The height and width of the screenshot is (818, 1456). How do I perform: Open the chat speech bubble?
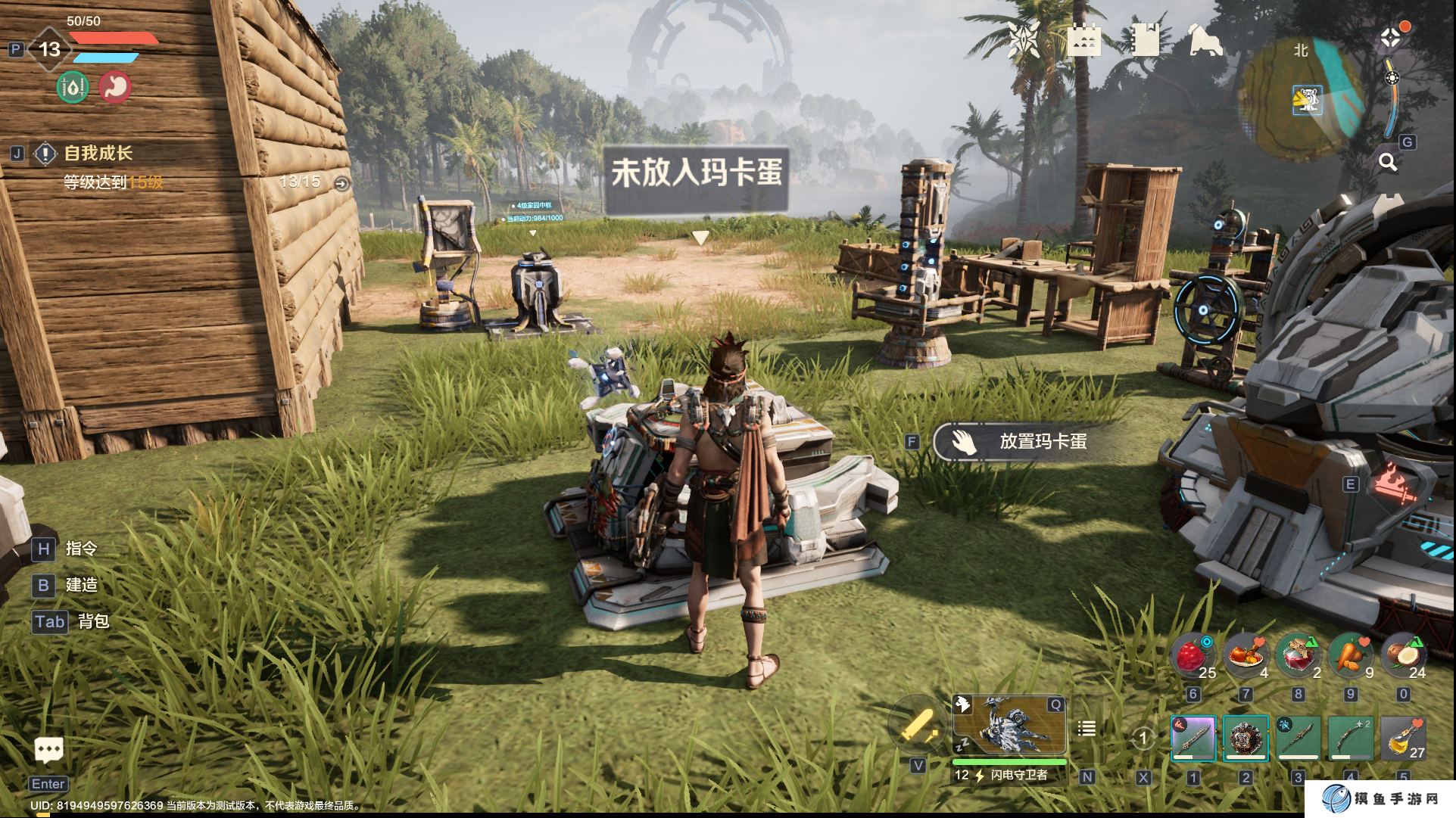click(x=49, y=750)
